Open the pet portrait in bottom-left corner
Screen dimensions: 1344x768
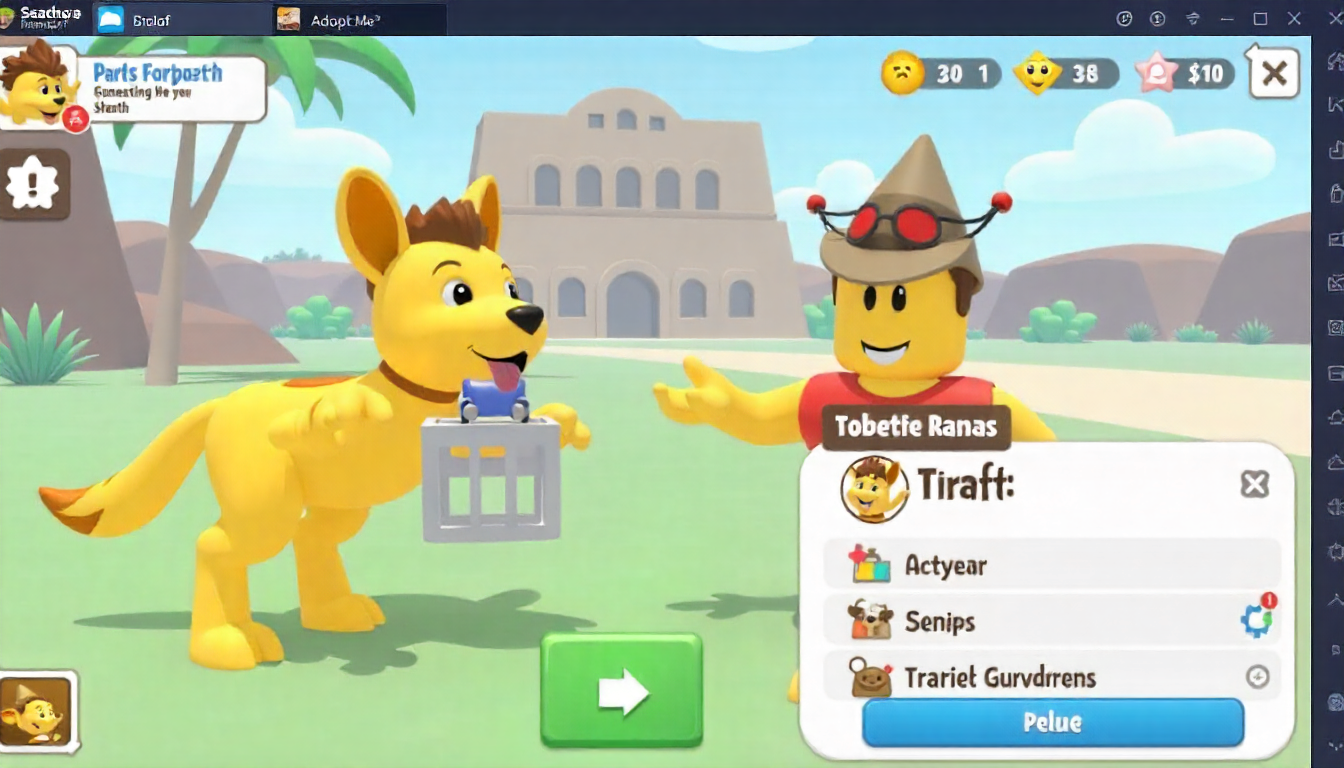point(36,711)
